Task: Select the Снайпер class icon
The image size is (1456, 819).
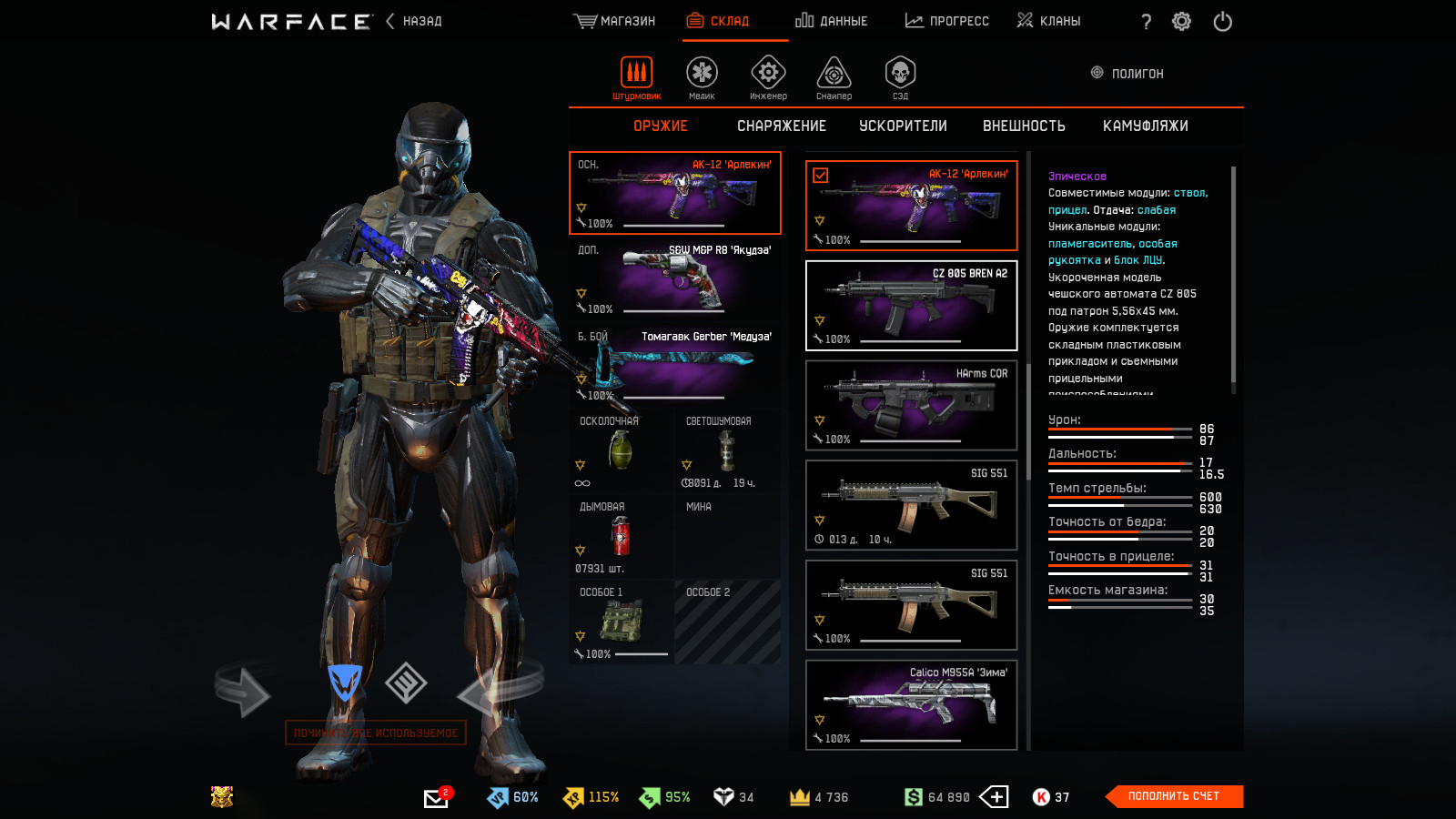Action: 834,76
